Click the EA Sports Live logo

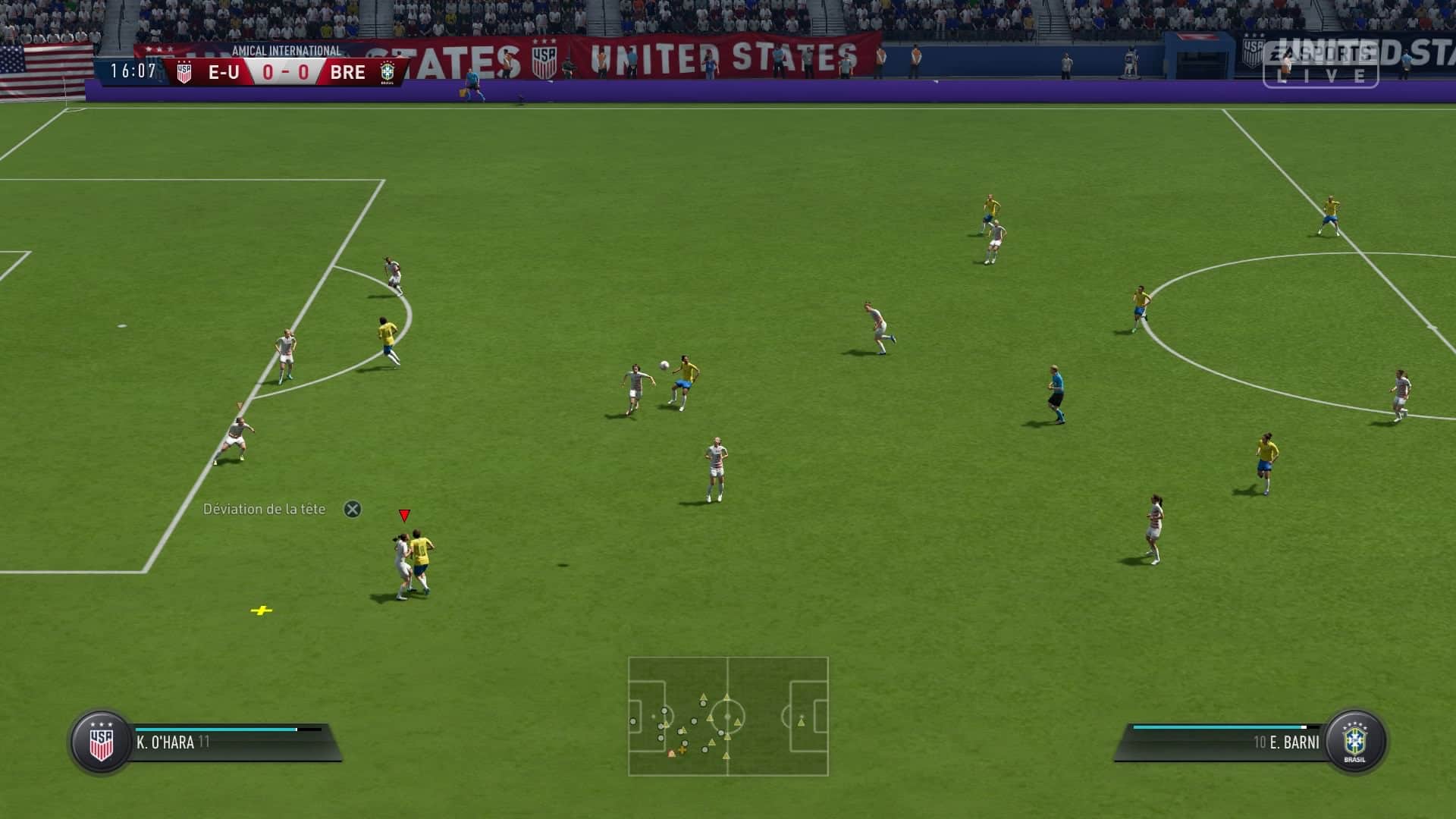[1320, 64]
